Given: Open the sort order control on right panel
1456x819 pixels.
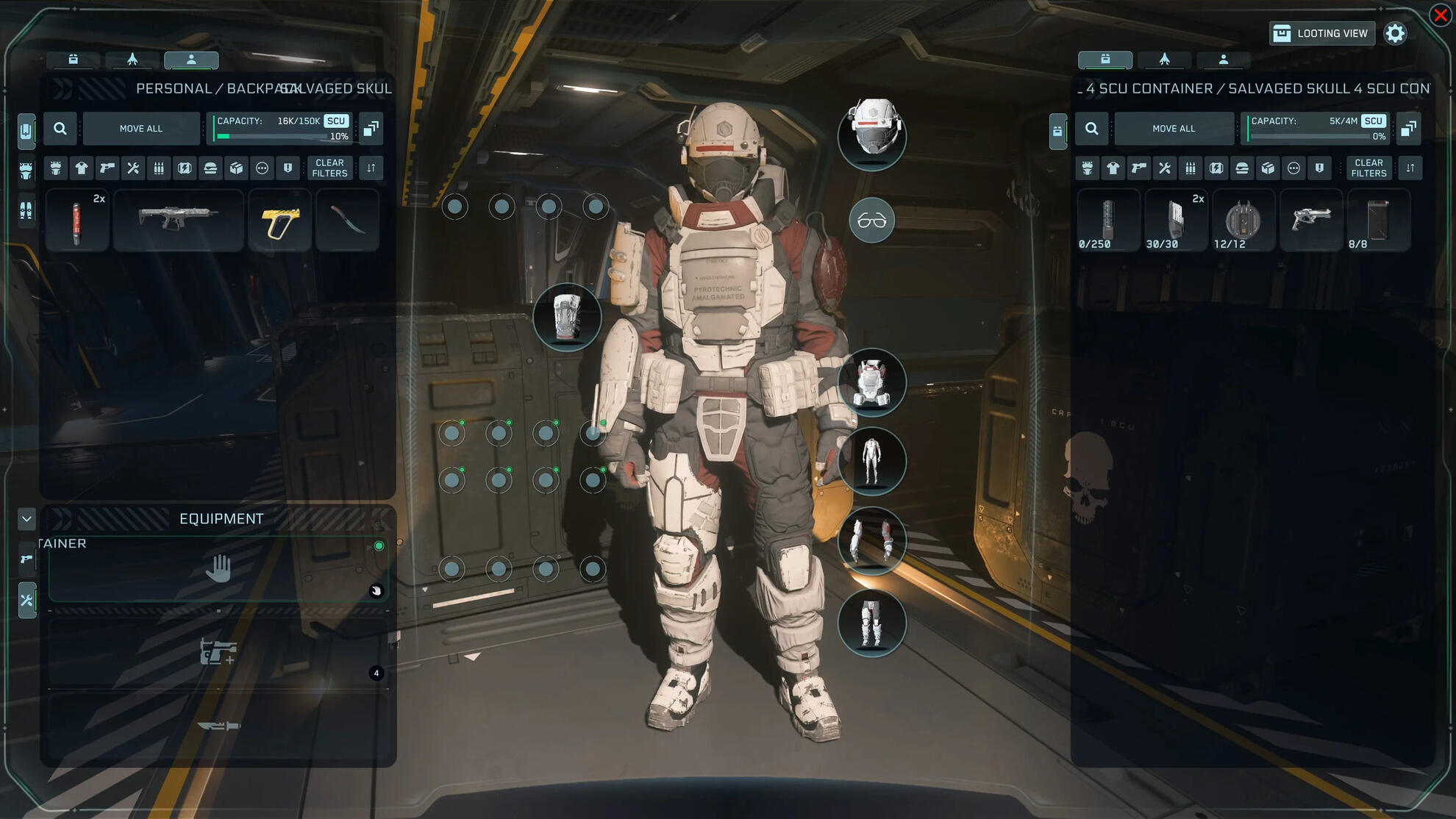Looking at the screenshot, I should (x=1410, y=168).
